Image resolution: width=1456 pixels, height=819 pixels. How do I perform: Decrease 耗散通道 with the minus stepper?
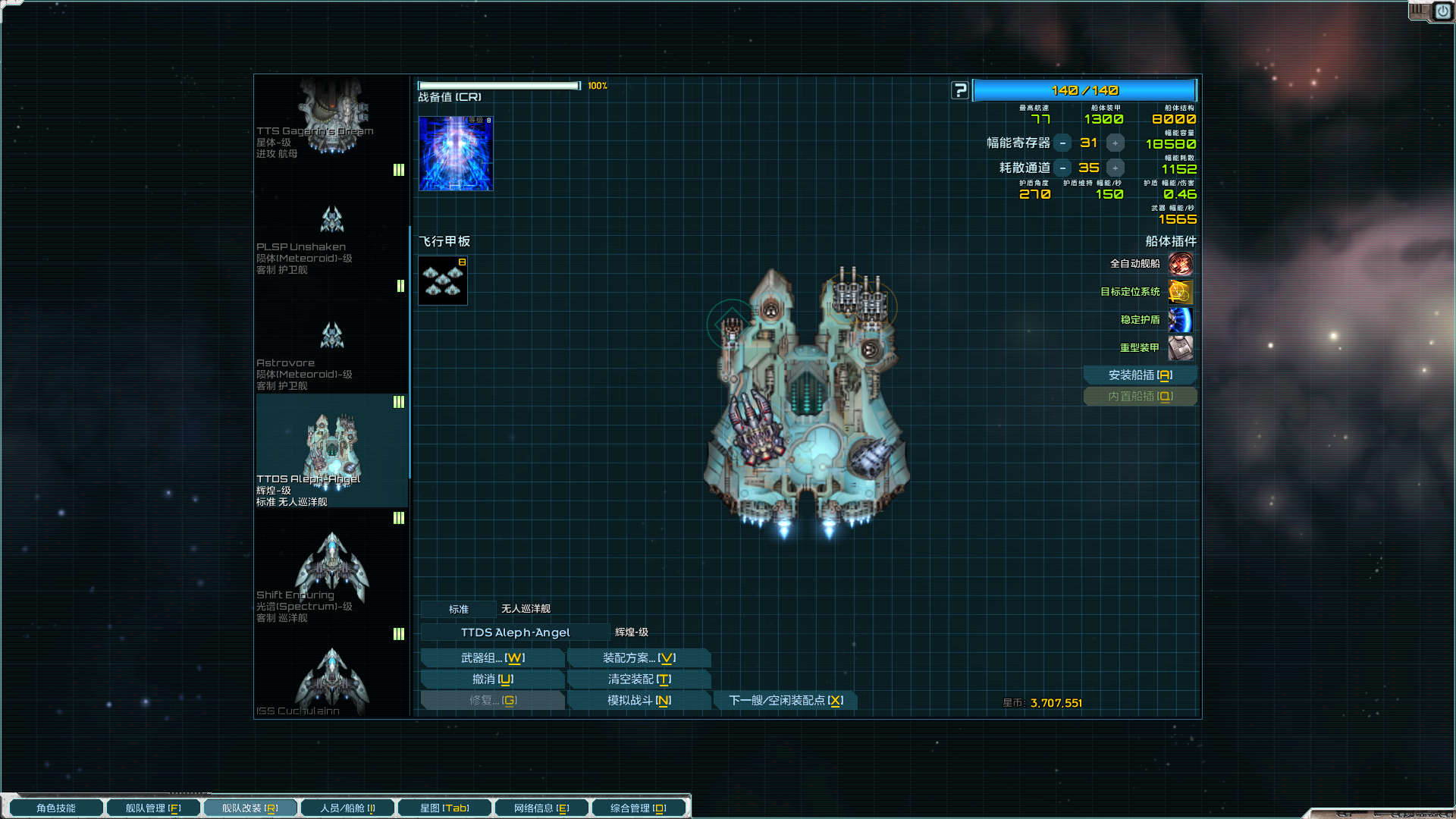tap(1064, 168)
